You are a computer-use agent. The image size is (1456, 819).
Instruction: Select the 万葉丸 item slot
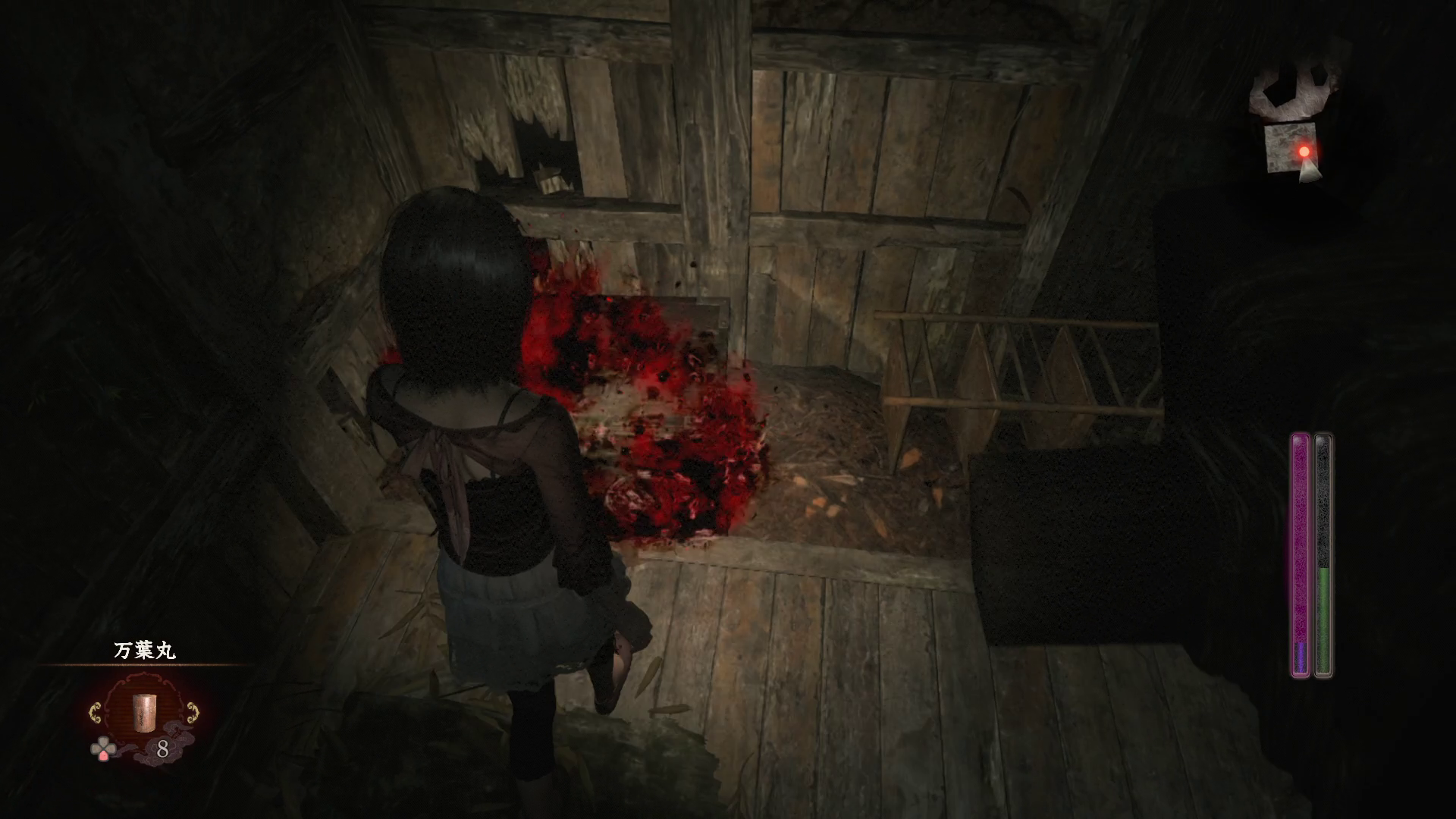pyautogui.click(x=143, y=711)
